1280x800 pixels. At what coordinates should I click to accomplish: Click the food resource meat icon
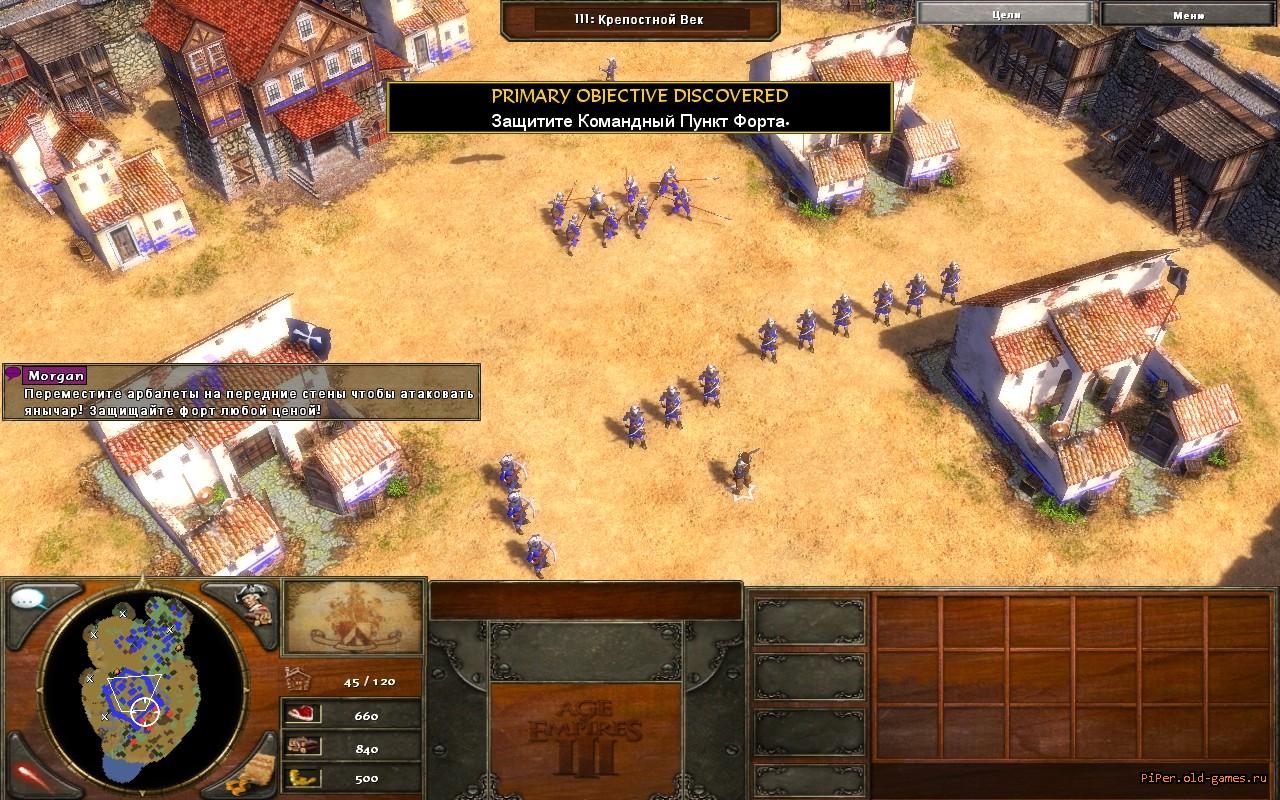coord(300,714)
